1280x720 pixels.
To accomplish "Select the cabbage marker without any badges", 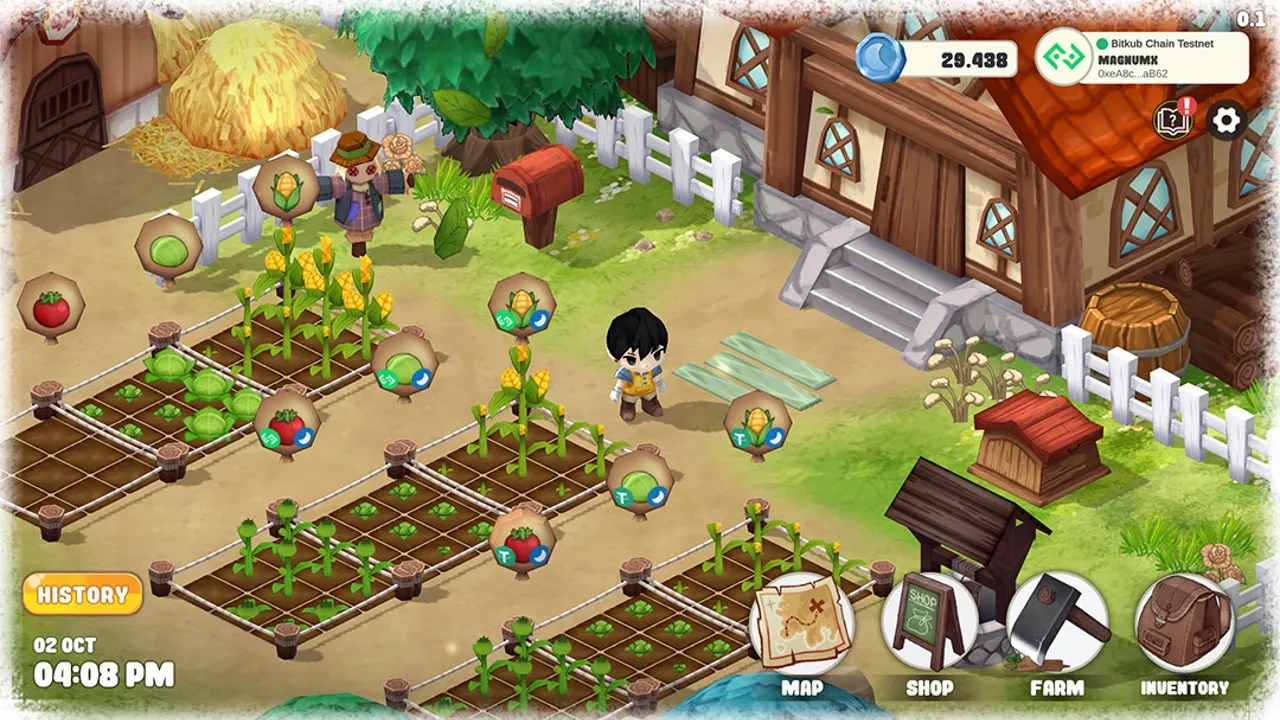I will click(168, 245).
